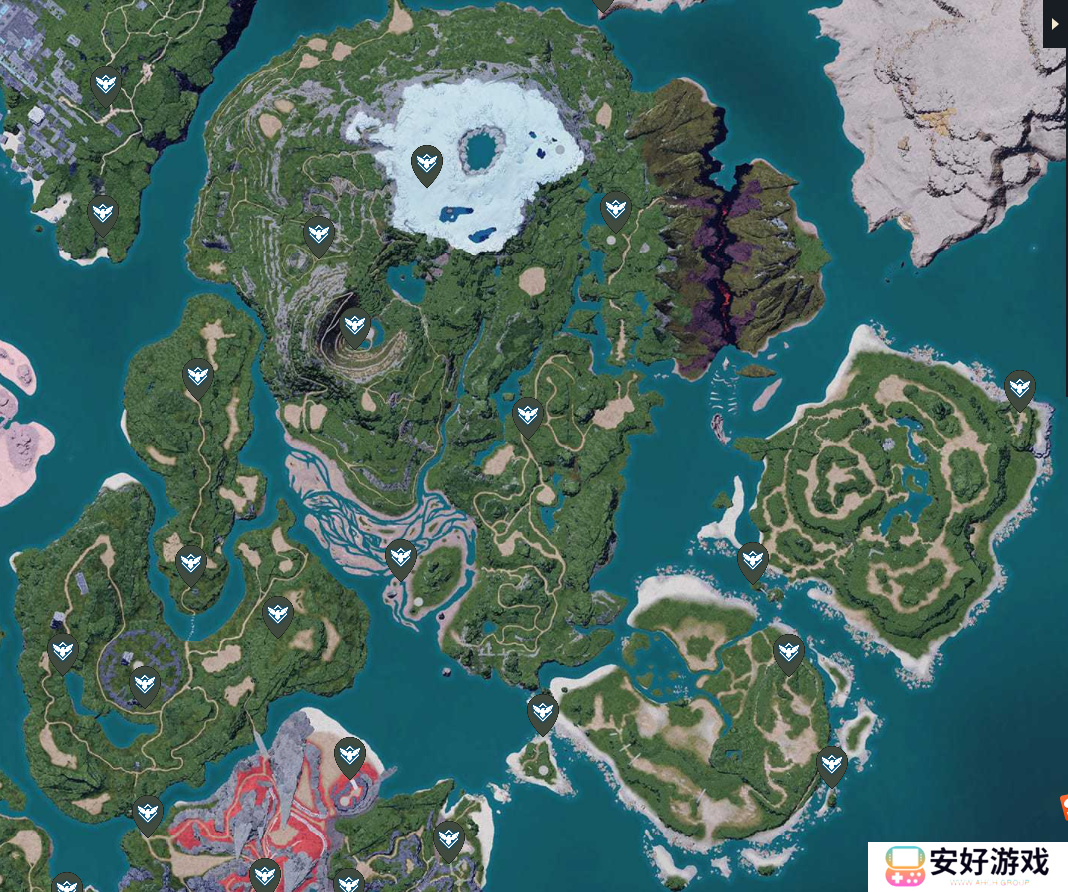Expand the side panel arrow toggle

click(x=1055, y=24)
